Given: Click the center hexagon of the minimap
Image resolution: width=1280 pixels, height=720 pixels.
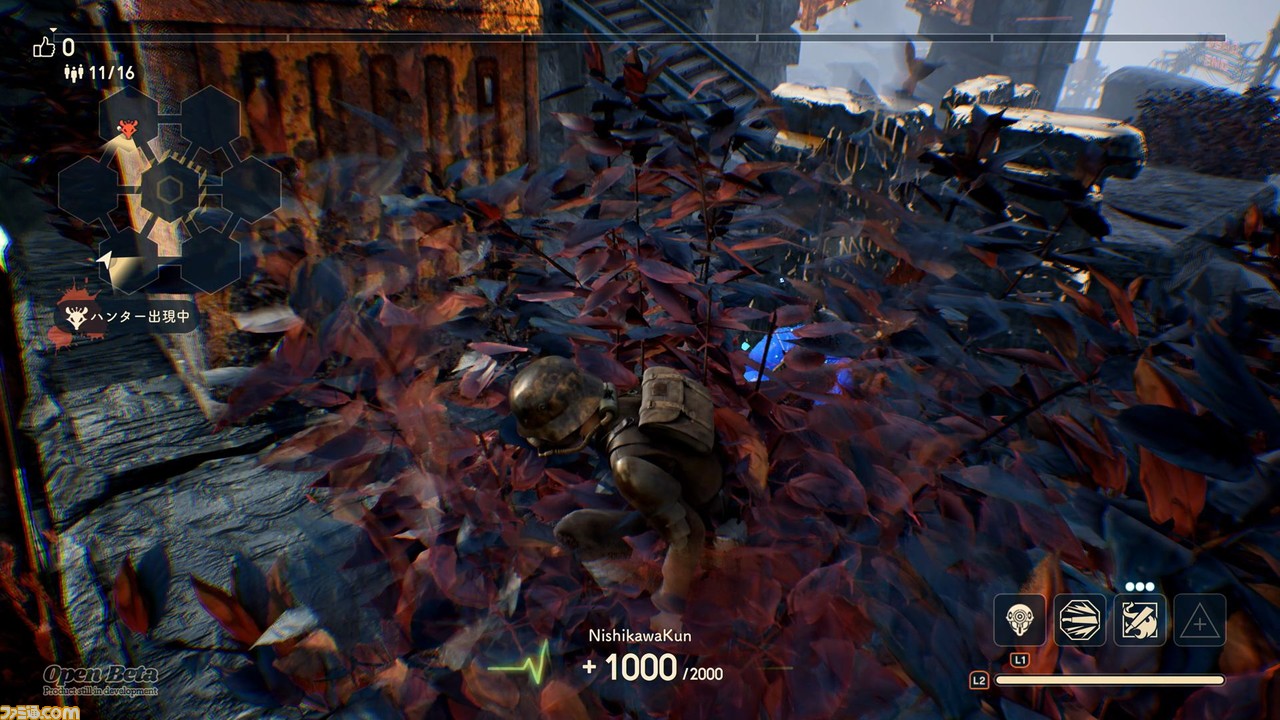Looking at the screenshot, I should click(x=169, y=189).
